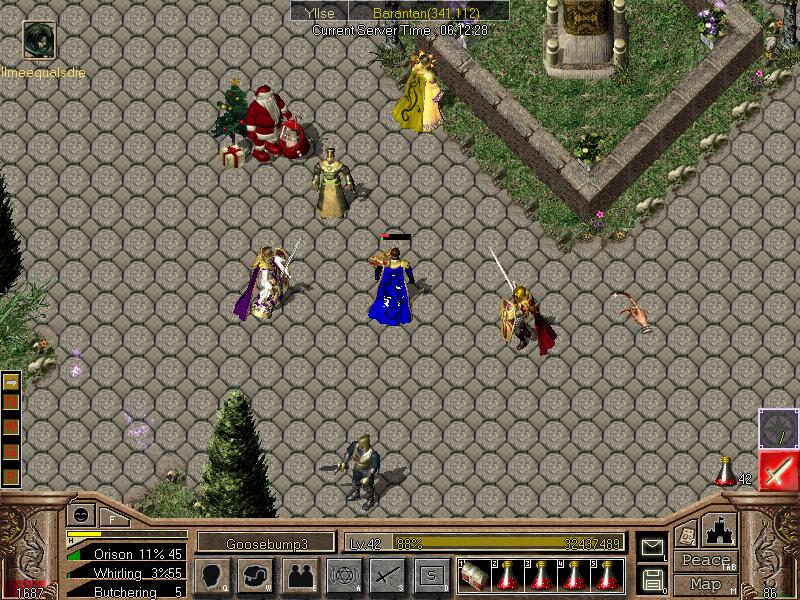Image resolution: width=800 pixels, height=600 pixels.
Task: Click the floppy disk save icon
Action: pyautogui.click(x=653, y=578)
